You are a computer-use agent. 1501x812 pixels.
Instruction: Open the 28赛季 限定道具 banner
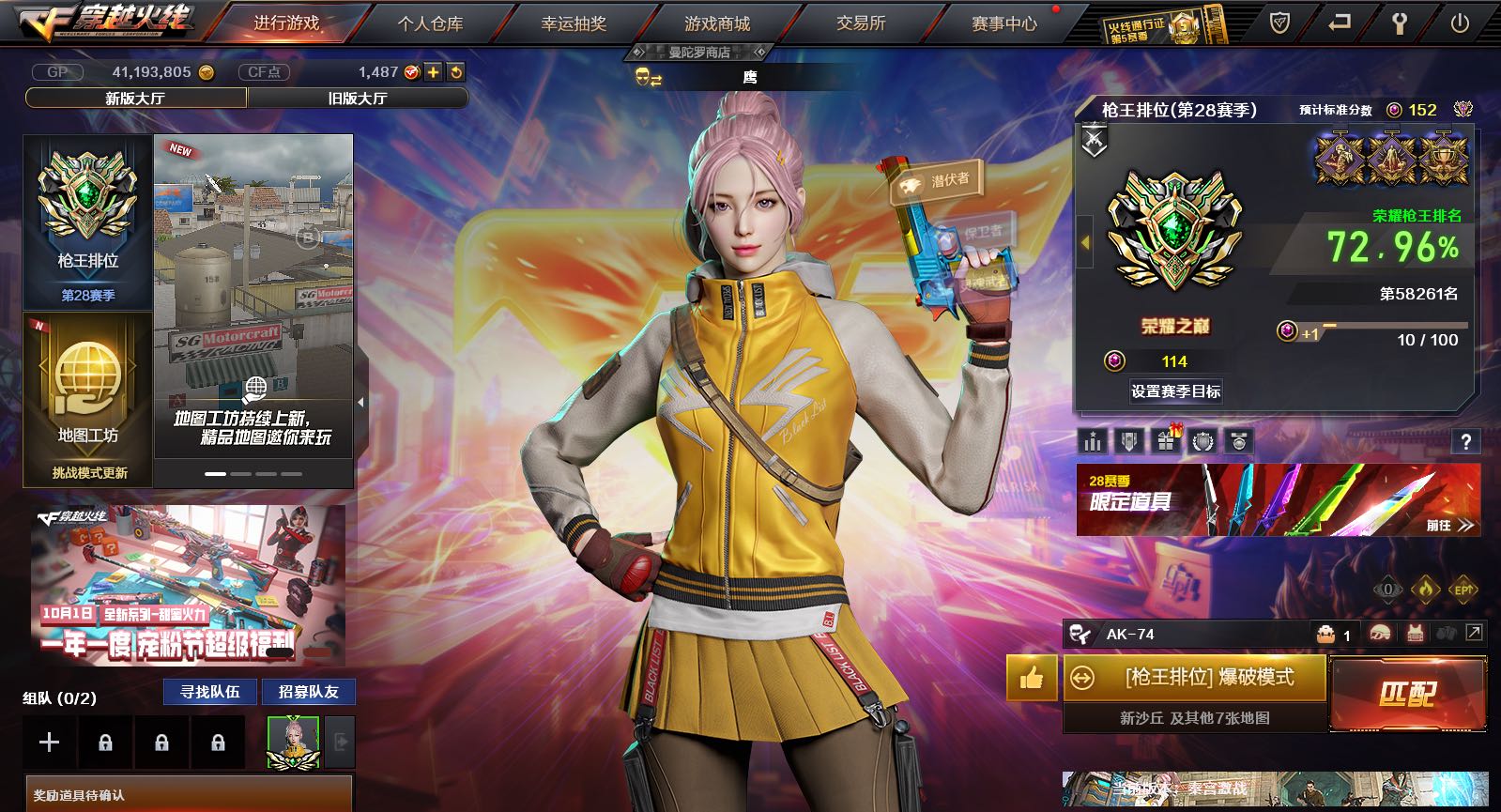coord(1278,500)
